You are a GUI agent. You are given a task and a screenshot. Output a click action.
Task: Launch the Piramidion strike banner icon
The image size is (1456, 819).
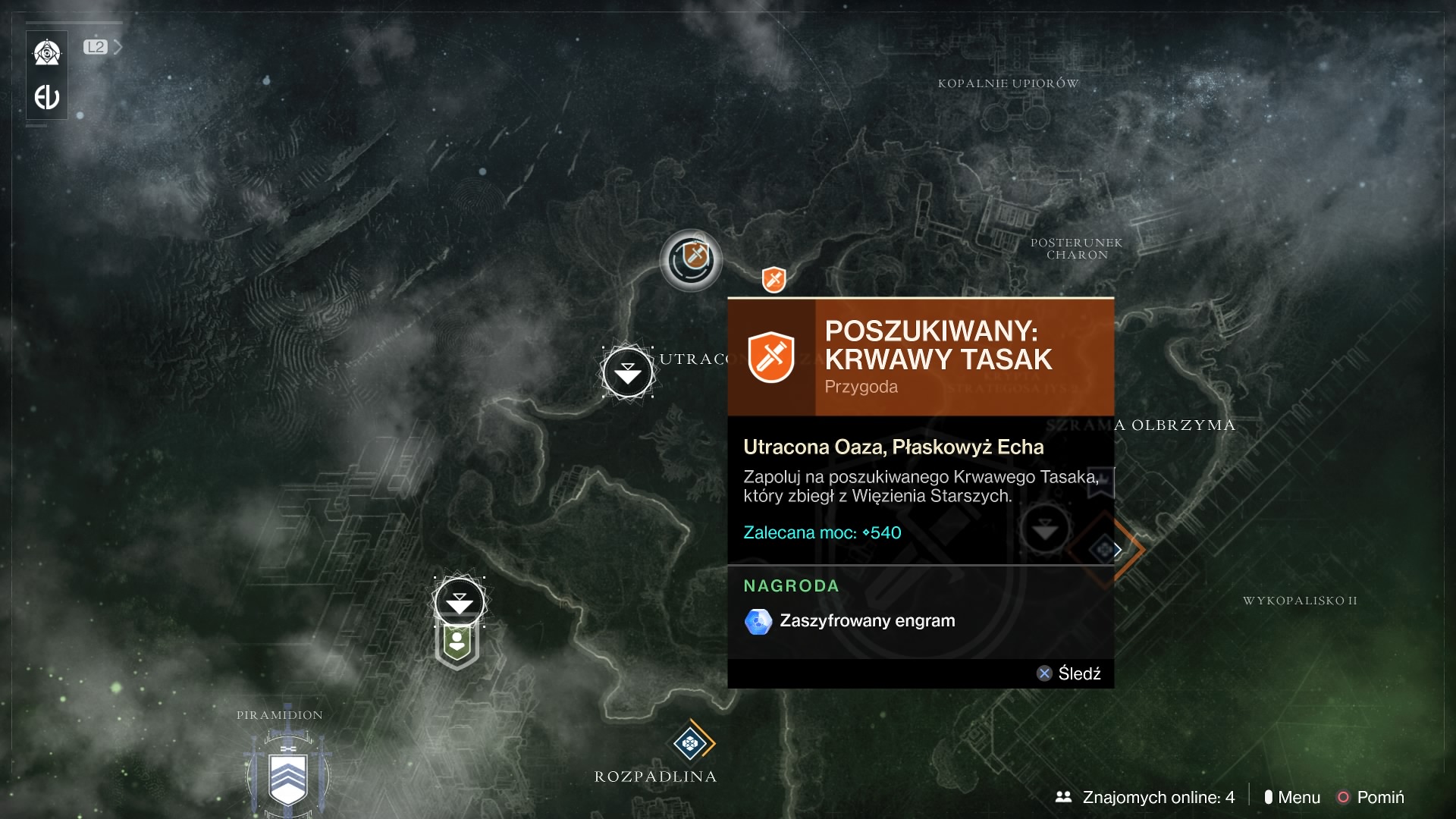287,777
